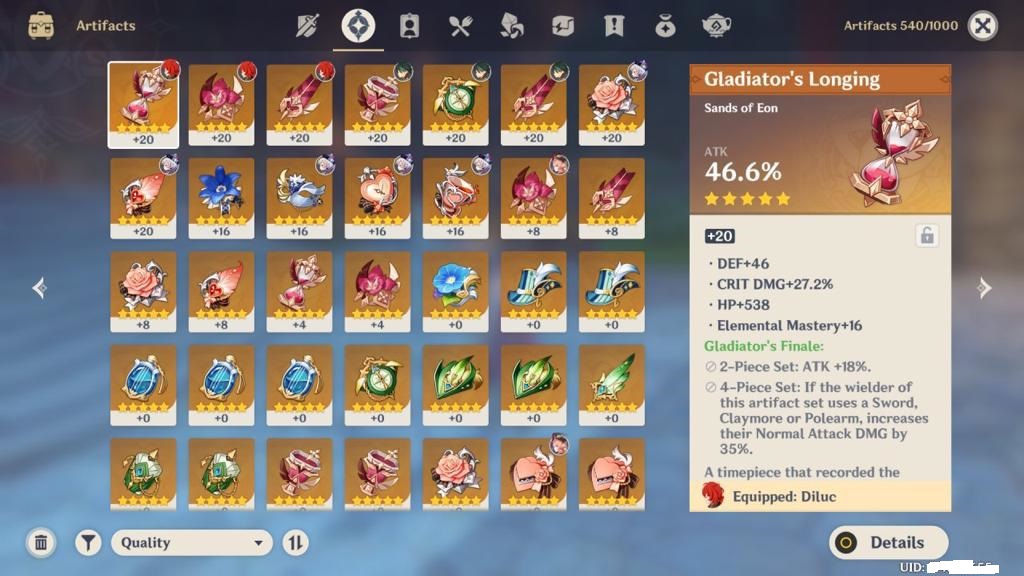
Task: Select the Character Development Items tab
Action: [x=409, y=26]
